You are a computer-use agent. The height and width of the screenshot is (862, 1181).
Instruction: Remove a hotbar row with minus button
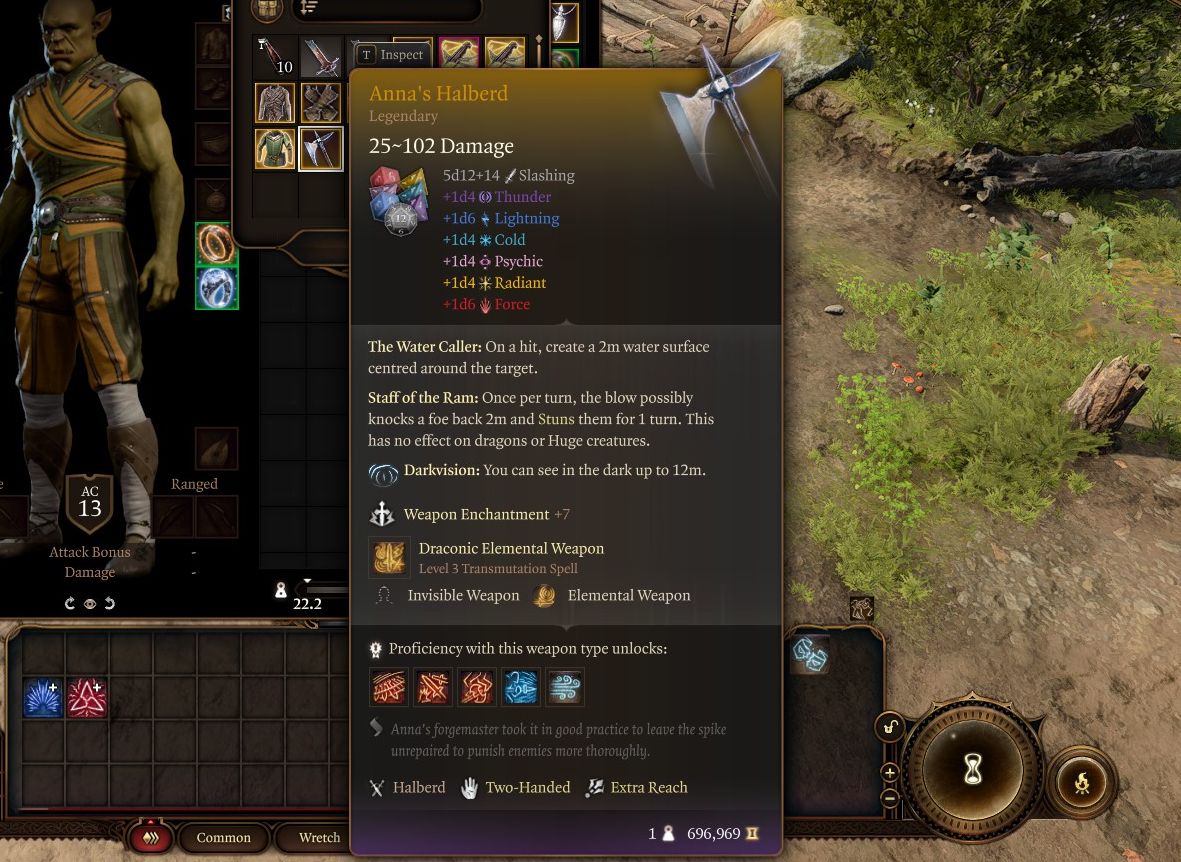point(889,797)
